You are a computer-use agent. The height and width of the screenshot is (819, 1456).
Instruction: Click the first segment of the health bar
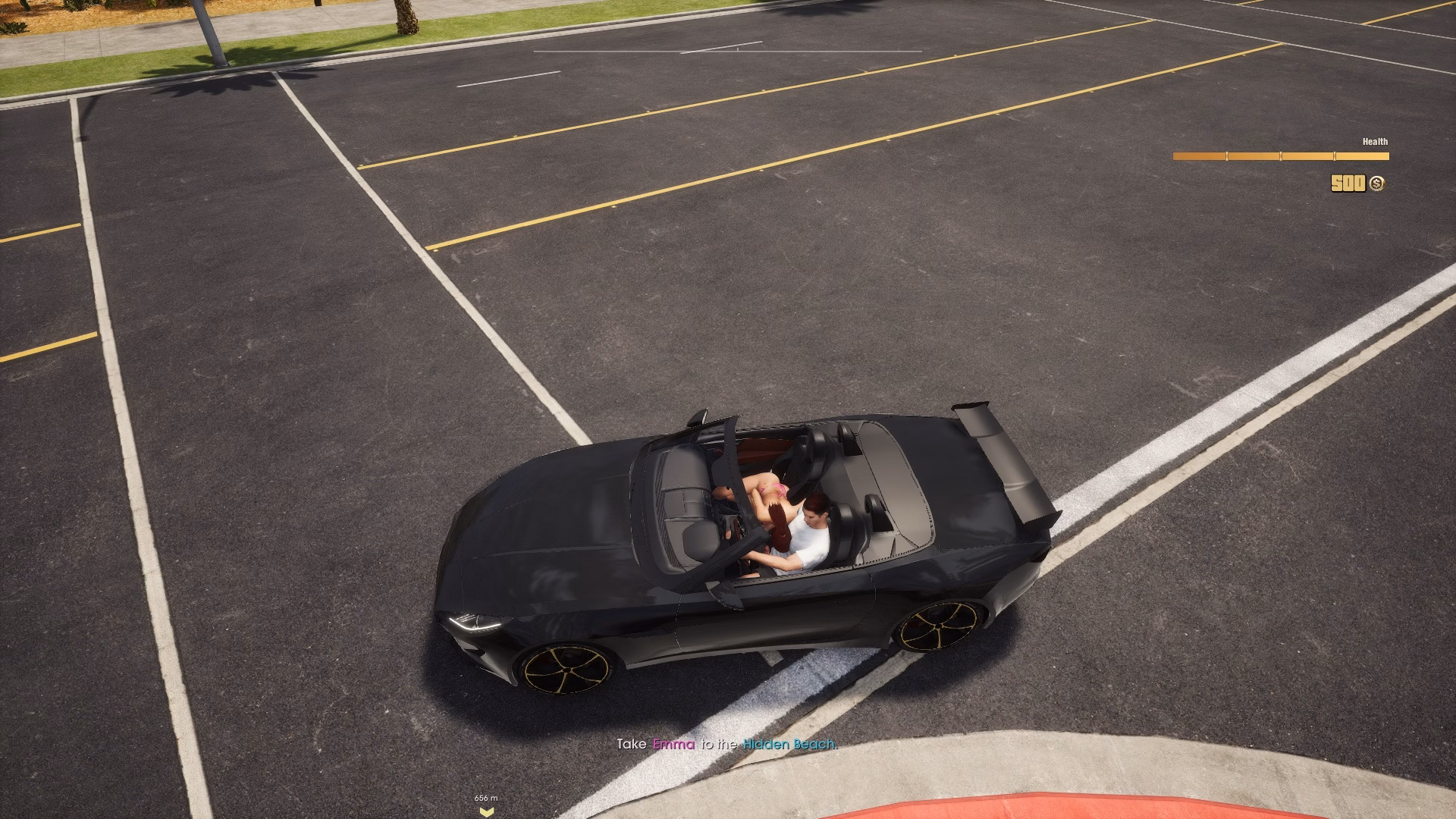[x=1198, y=156]
